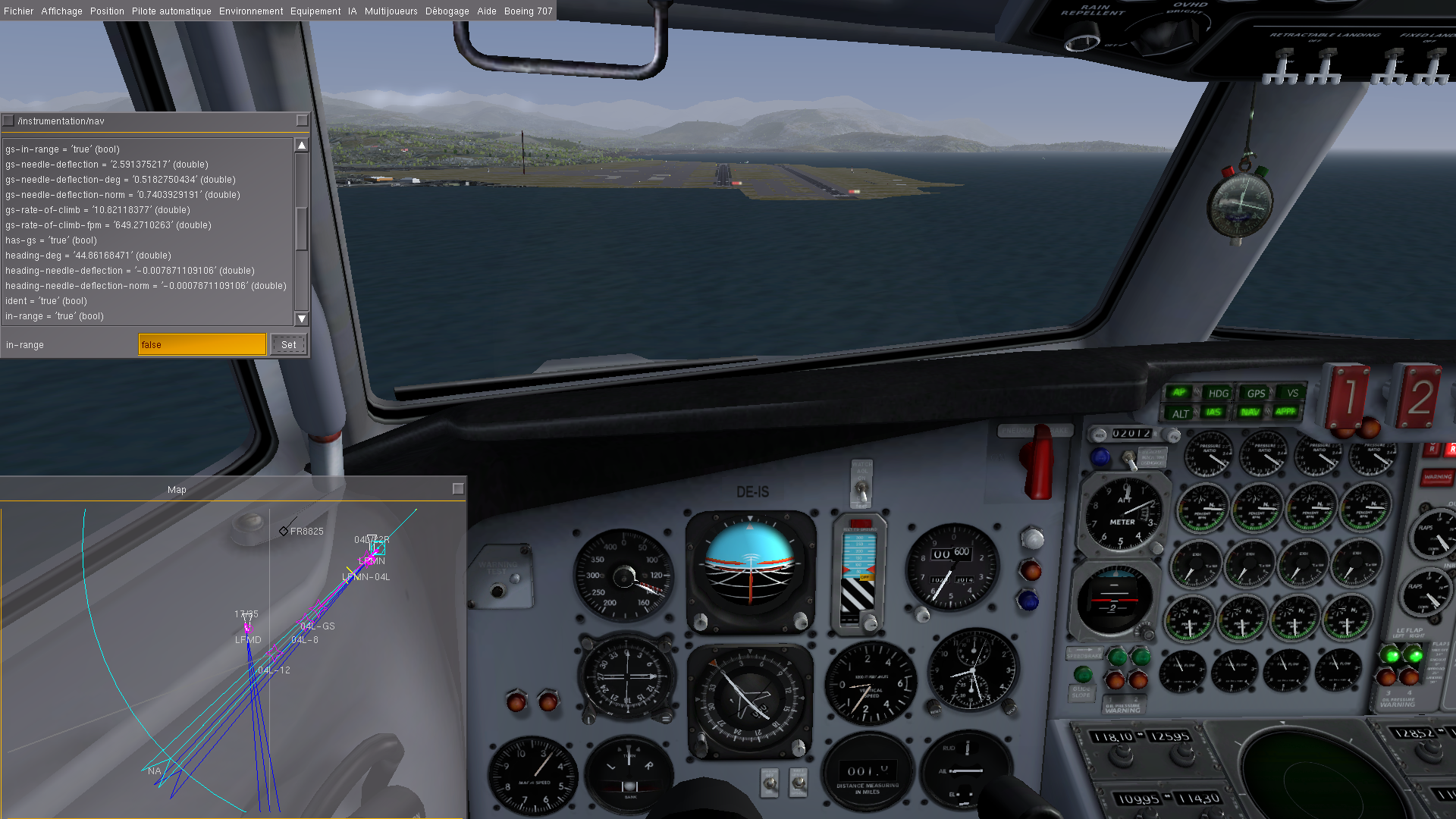Open the Débogage menu
The image size is (1456, 819).
(447, 11)
